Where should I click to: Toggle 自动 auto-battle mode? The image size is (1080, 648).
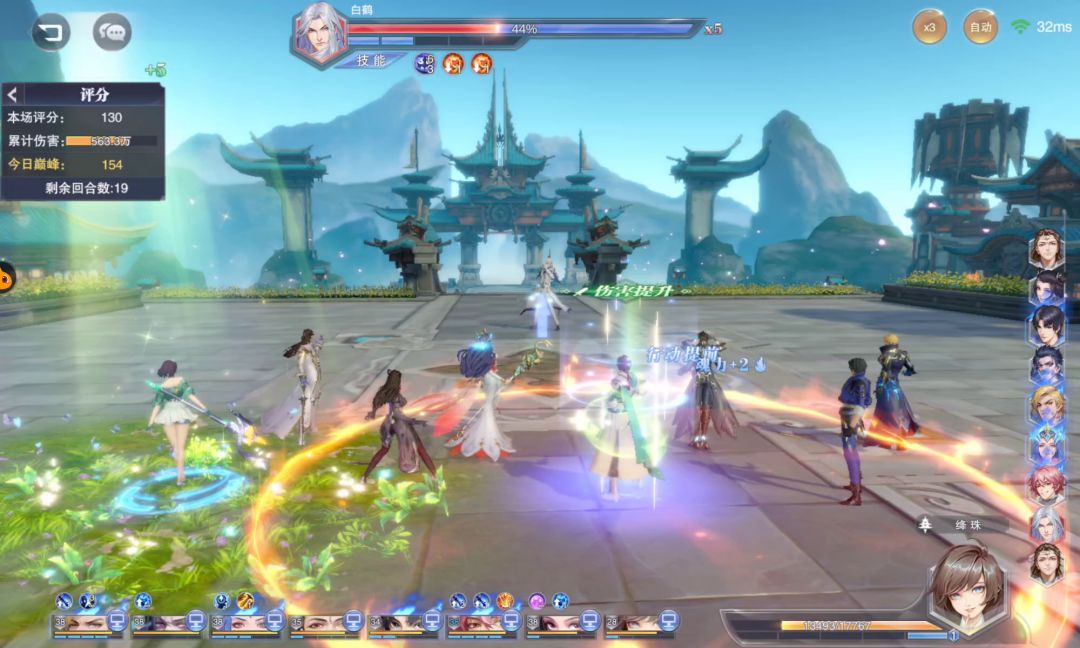tap(980, 27)
